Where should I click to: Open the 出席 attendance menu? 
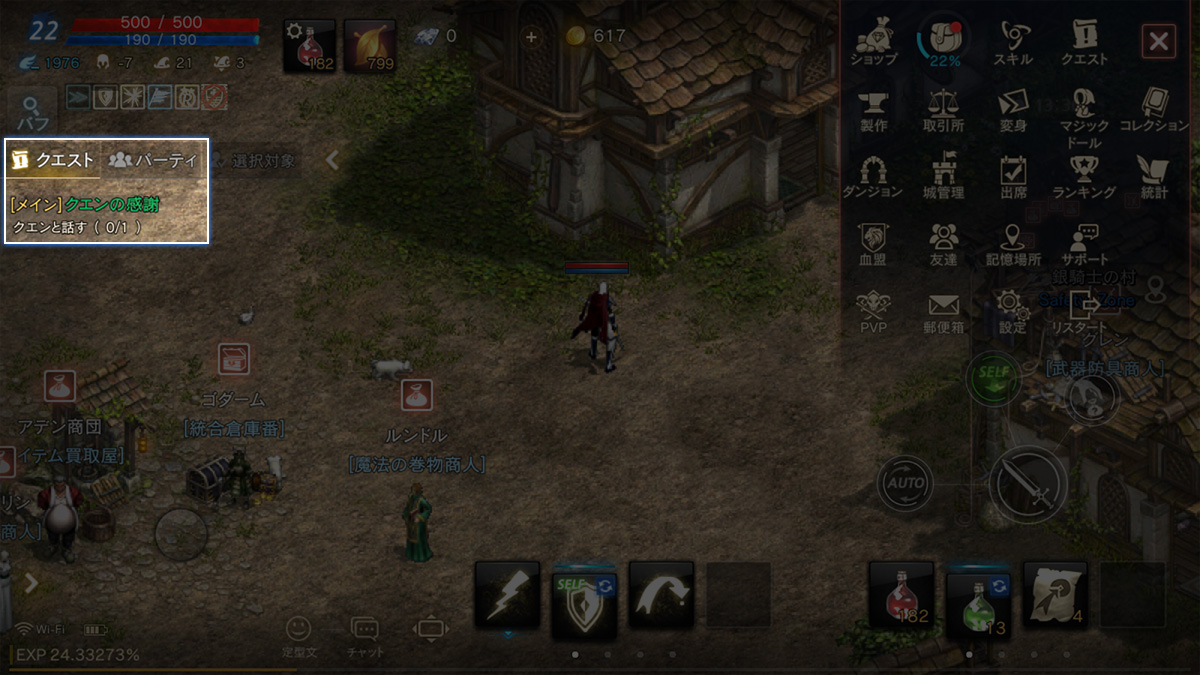(1013, 175)
